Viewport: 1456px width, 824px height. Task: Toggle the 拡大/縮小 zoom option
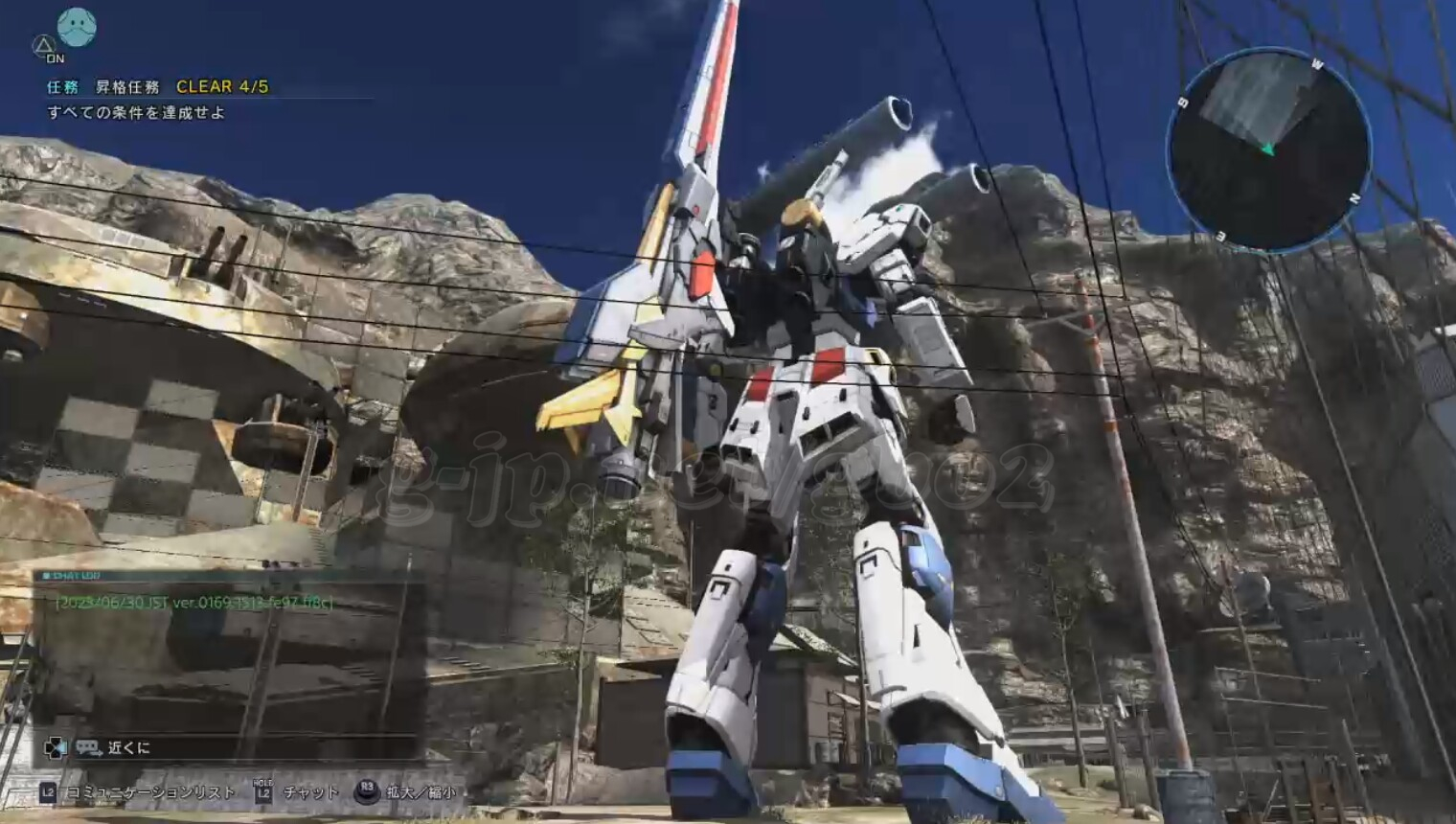(420, 792)
